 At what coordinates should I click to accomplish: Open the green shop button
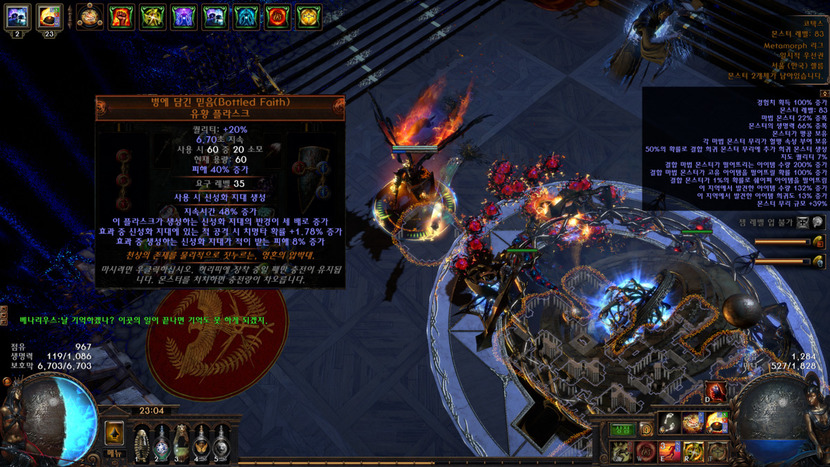click(x=622, y=428)
